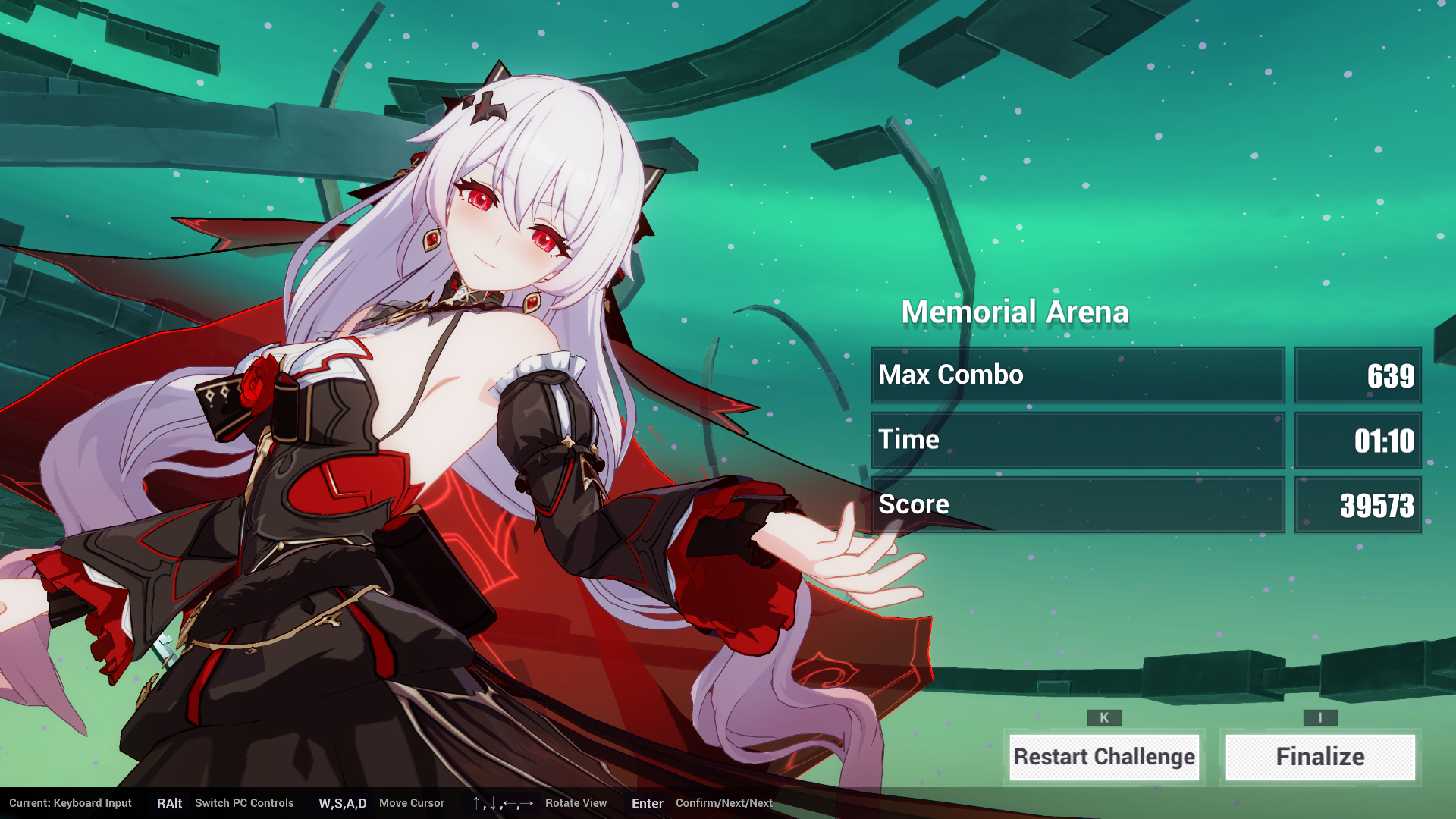Select the Time stat row

click(1078, 440)
